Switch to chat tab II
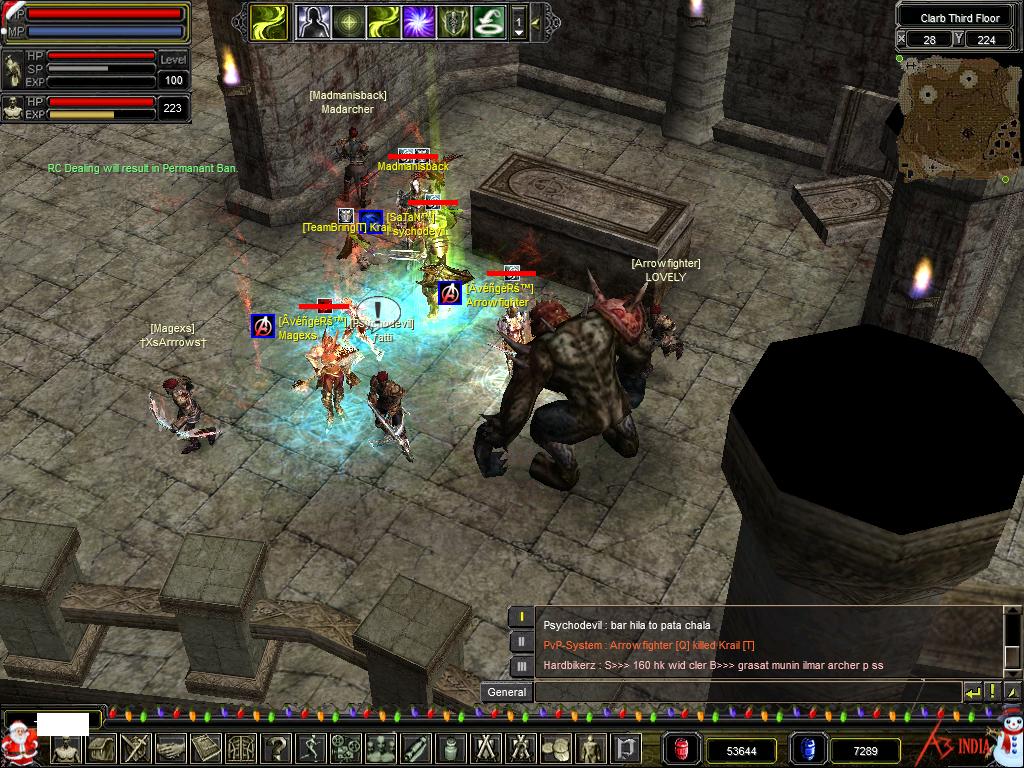 point(521,641)
